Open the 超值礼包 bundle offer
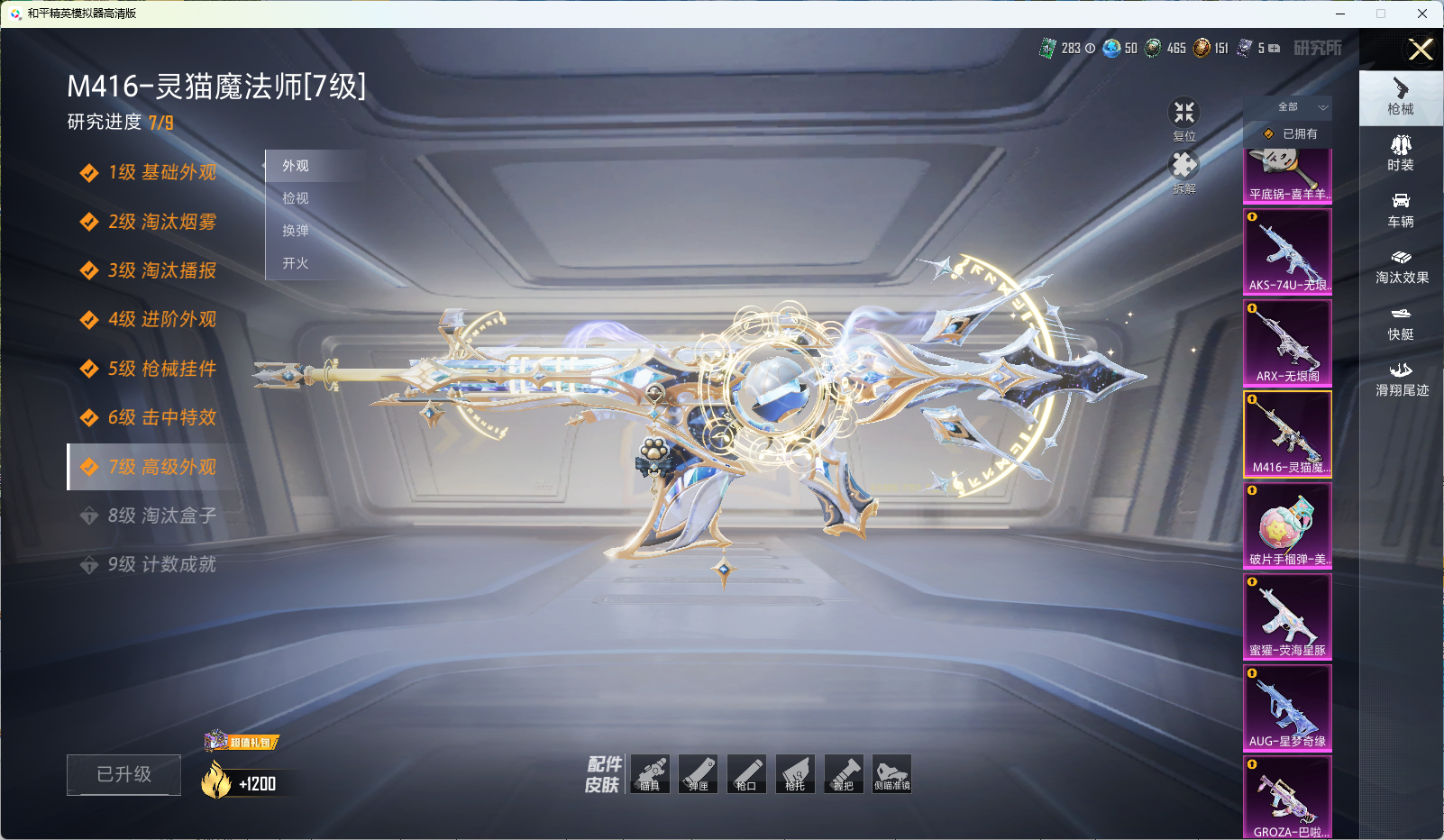This screenshot has height=840, width=1444. (x=242, y=742)
